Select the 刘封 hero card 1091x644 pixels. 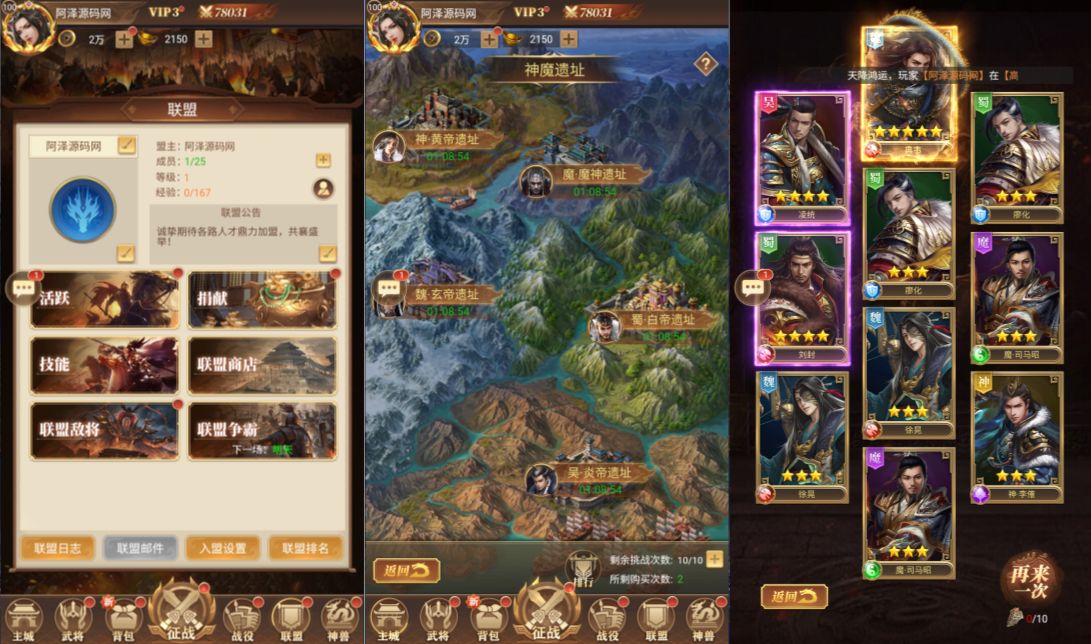(805, 298)
